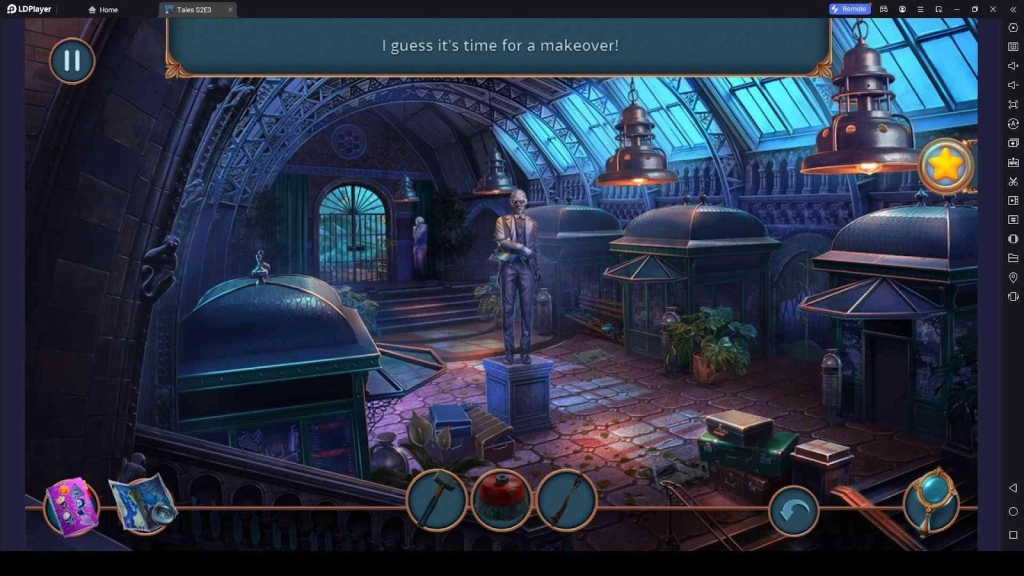
Task: Use the blue hand mirror hint
Action: coord(931,501)
